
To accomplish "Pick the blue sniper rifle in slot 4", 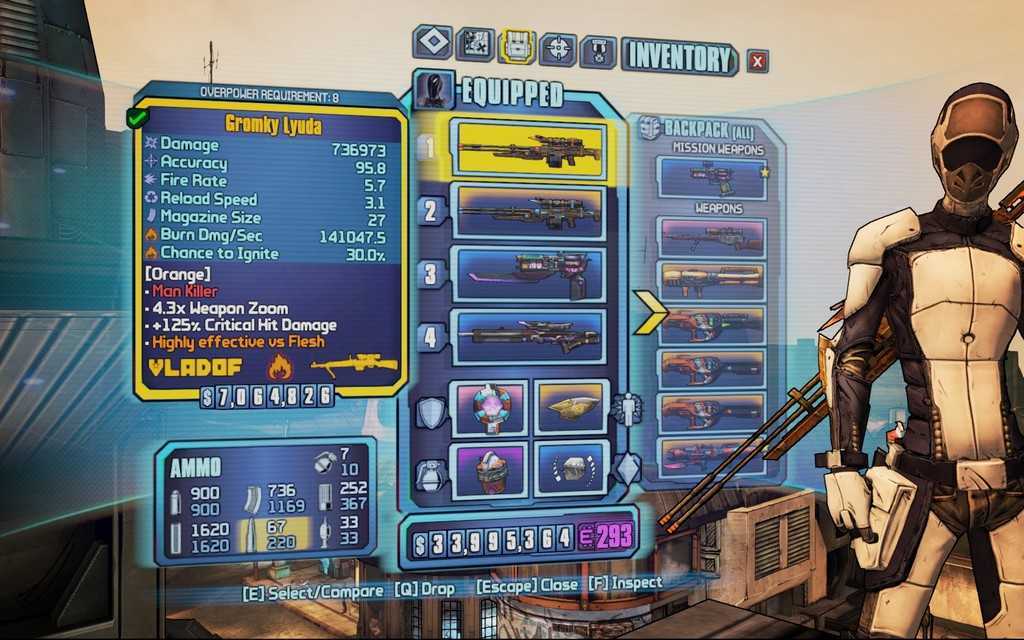I will (x=528, y=337).
